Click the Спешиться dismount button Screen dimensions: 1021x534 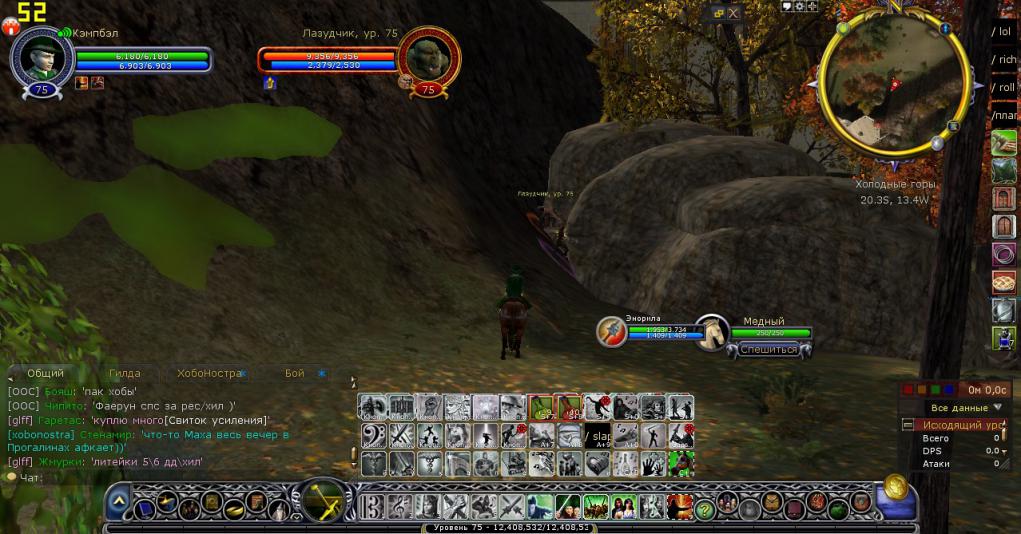[768, 350]
